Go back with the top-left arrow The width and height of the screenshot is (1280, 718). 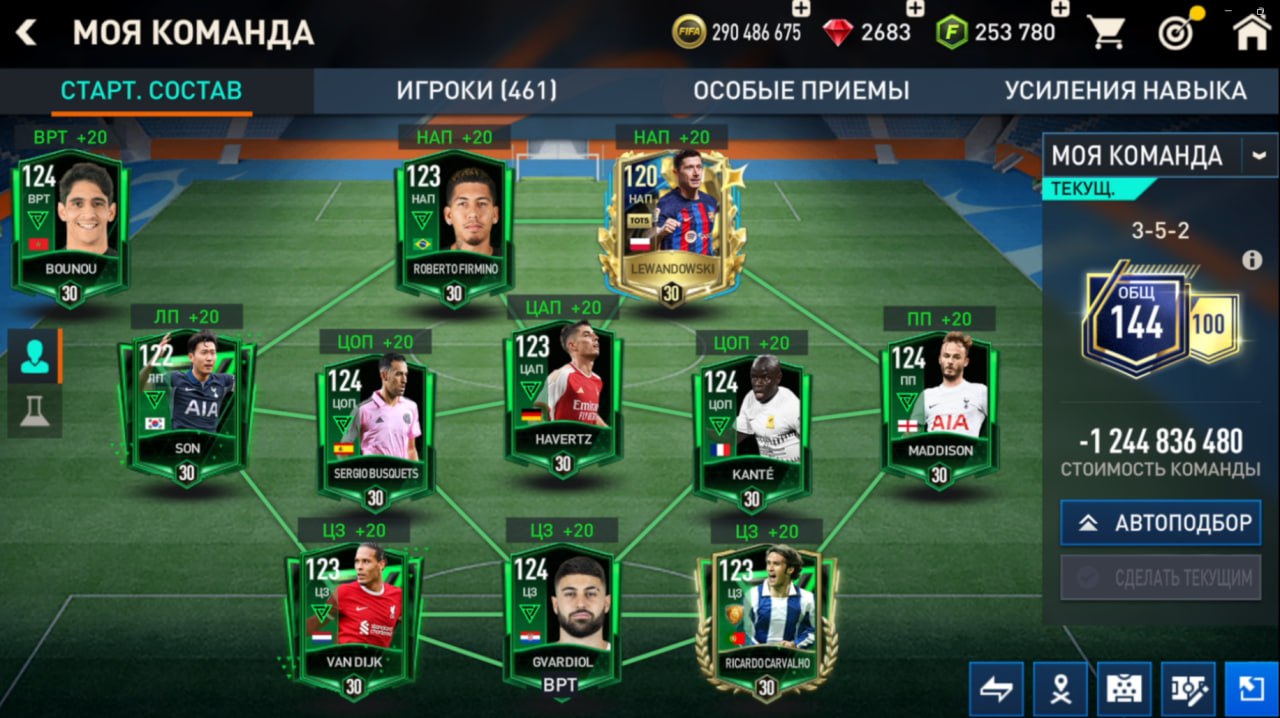click(x=26, y=33)
